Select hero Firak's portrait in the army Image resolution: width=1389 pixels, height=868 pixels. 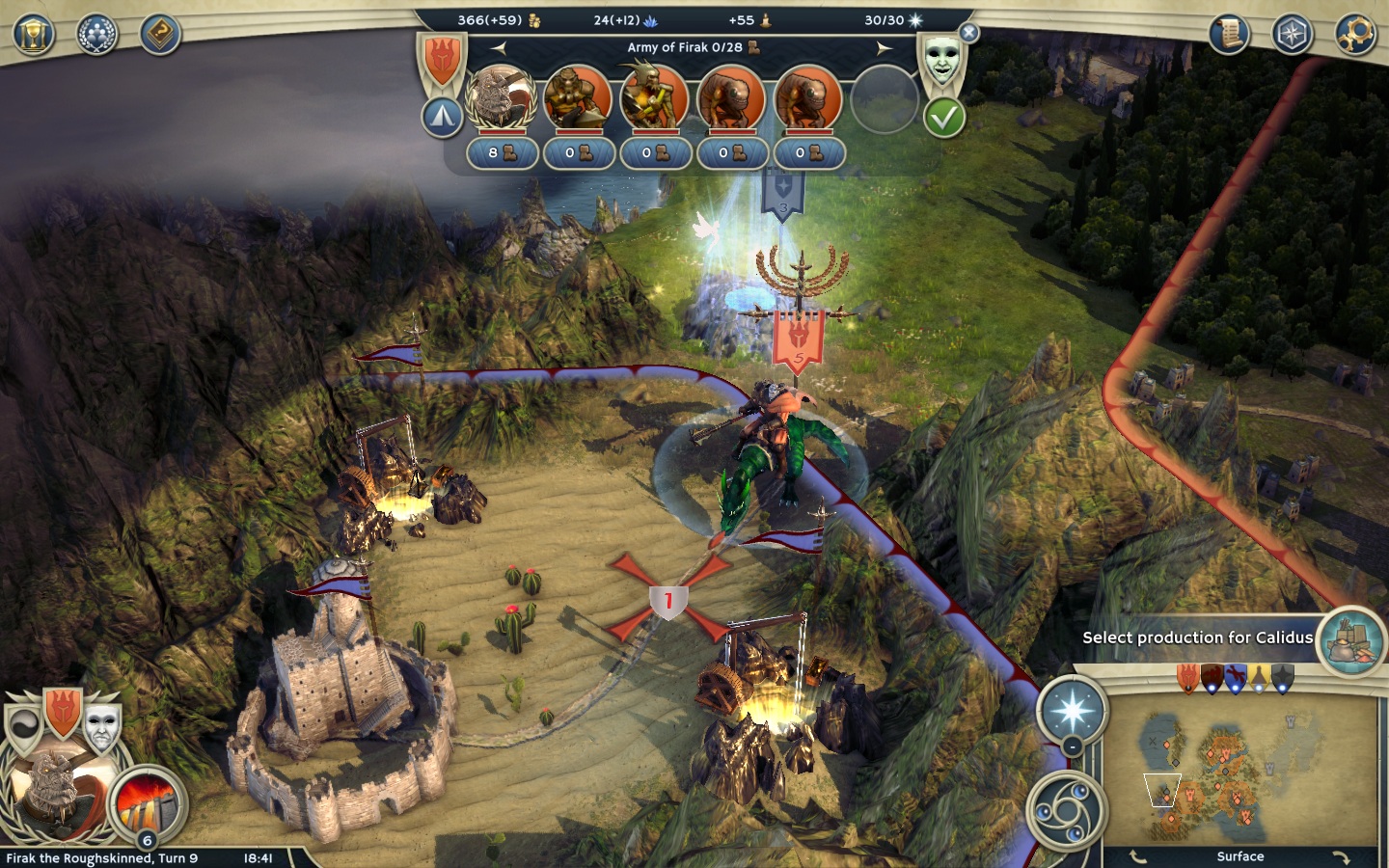pos(501,98)
